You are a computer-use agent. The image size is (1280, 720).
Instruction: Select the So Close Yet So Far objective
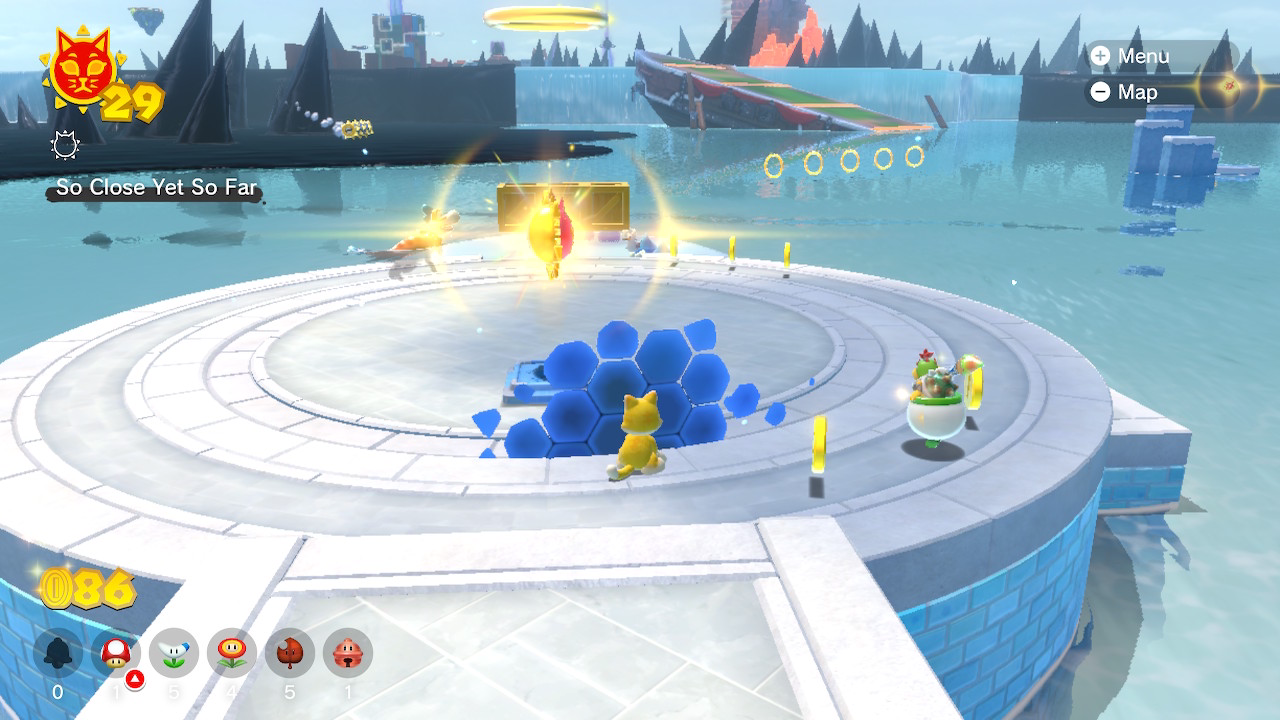(x=156, y=187)
